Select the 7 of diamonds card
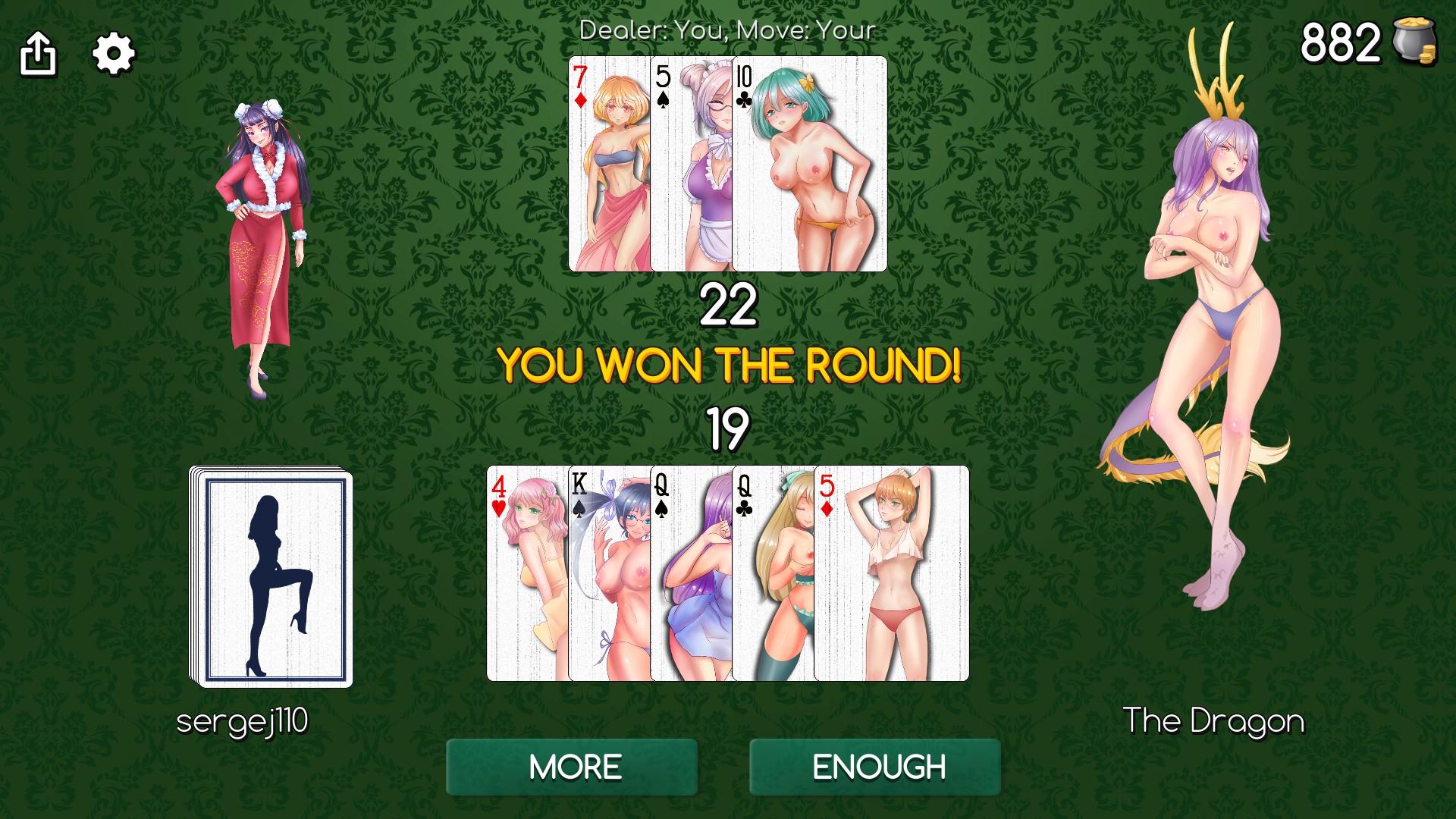Screen dimensions: 1456x819 click(x=609, y=163)
